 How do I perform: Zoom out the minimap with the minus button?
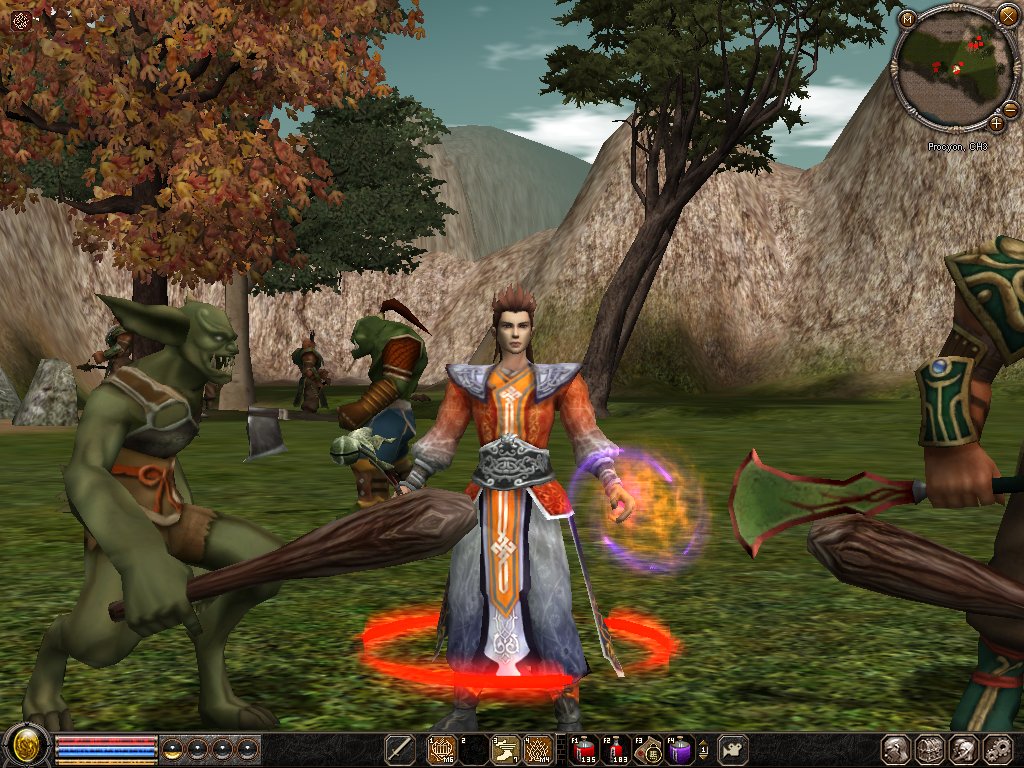click(x=1010, y=109)
